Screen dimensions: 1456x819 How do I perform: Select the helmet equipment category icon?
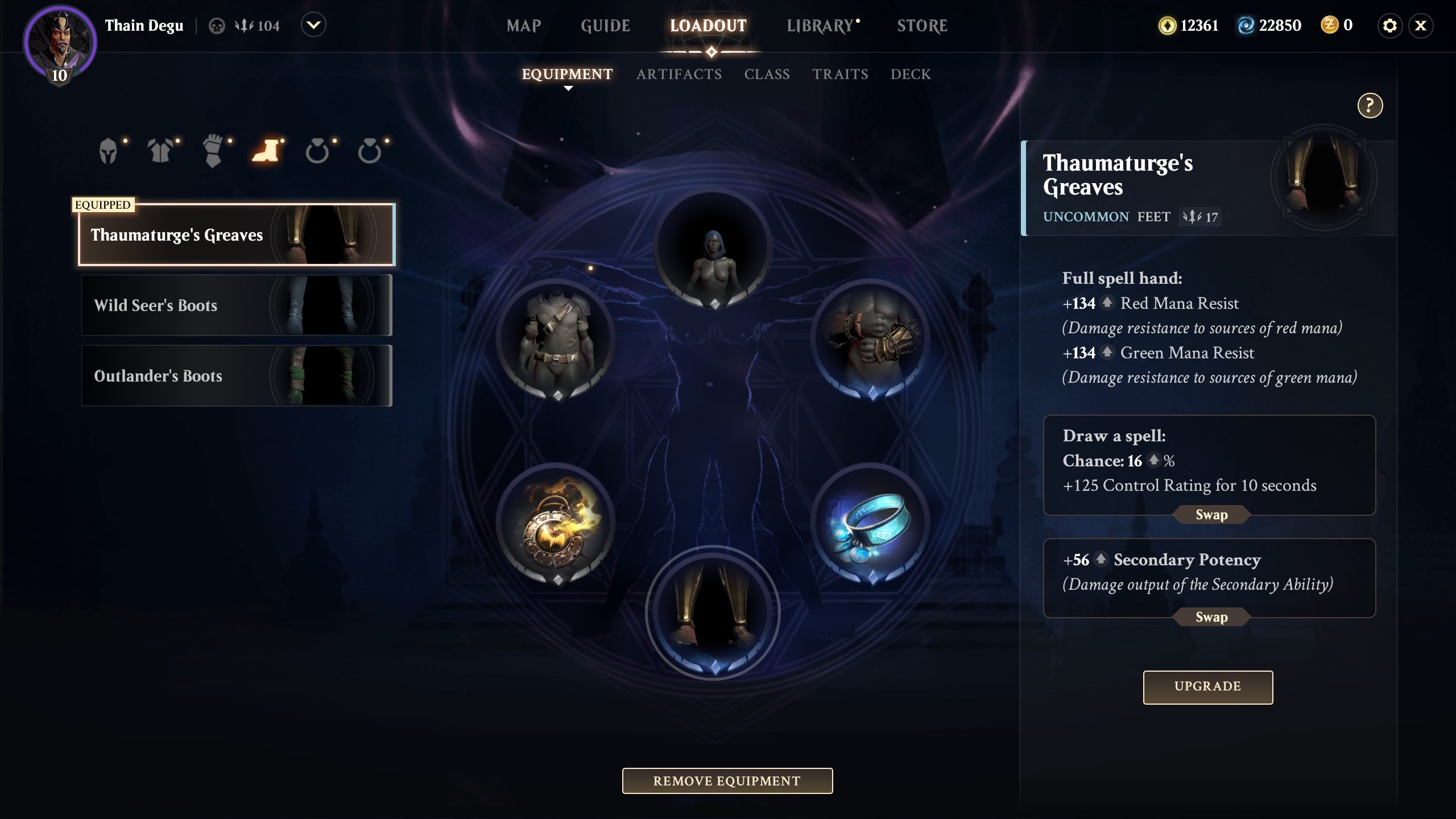pyautogui.click(x=108, y=152)
